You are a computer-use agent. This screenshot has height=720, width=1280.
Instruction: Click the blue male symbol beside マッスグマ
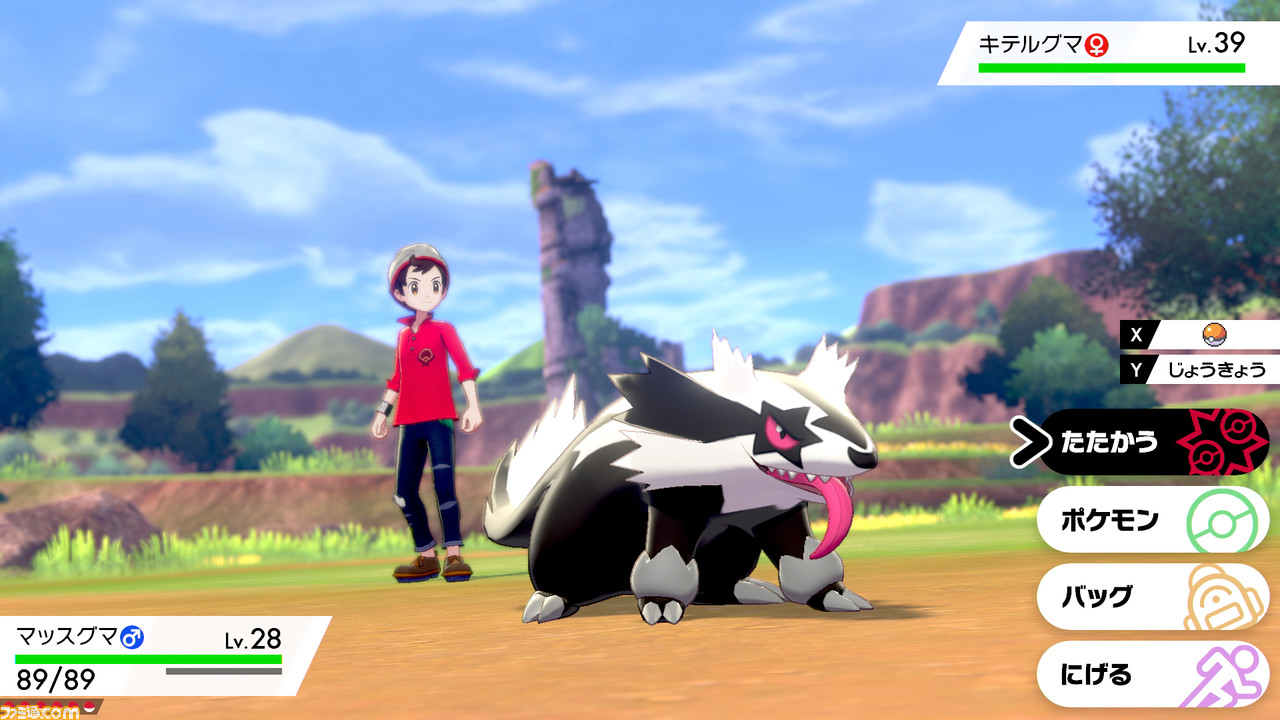pos(131,637)
